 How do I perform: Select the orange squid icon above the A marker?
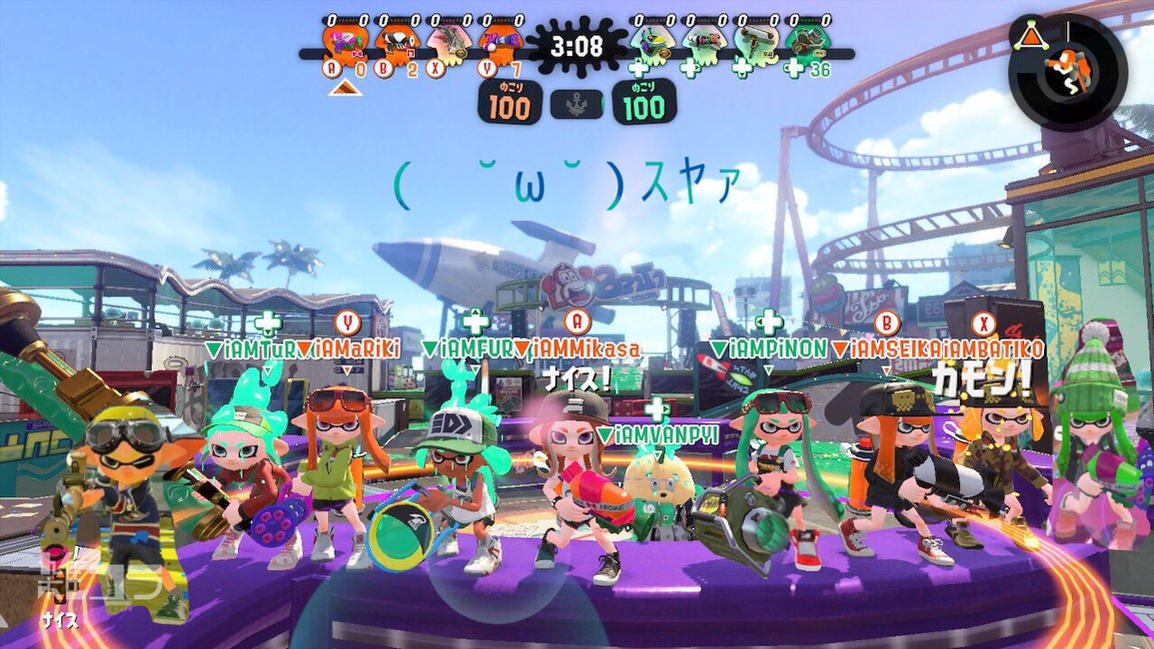[x=343, y=42]
